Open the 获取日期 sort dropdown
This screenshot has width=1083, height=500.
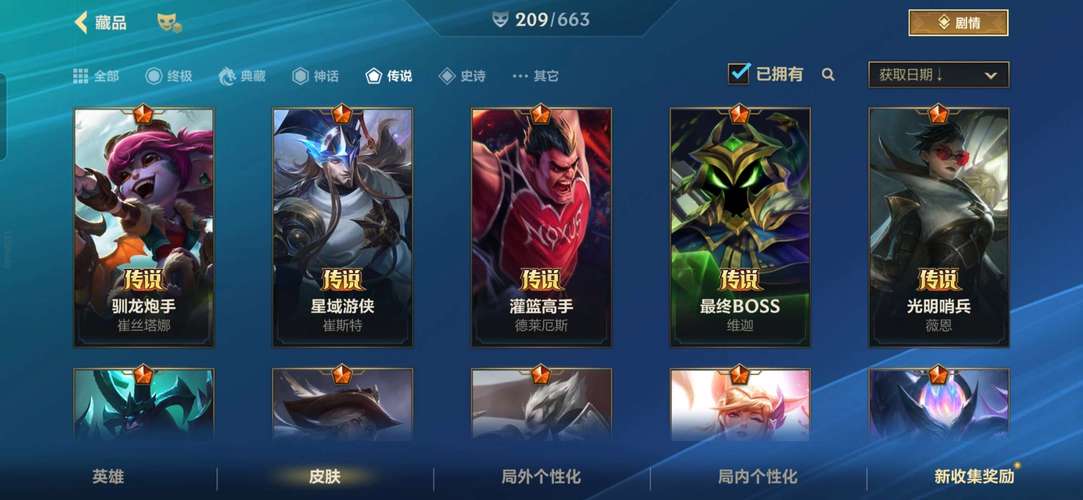coord(938,75)
